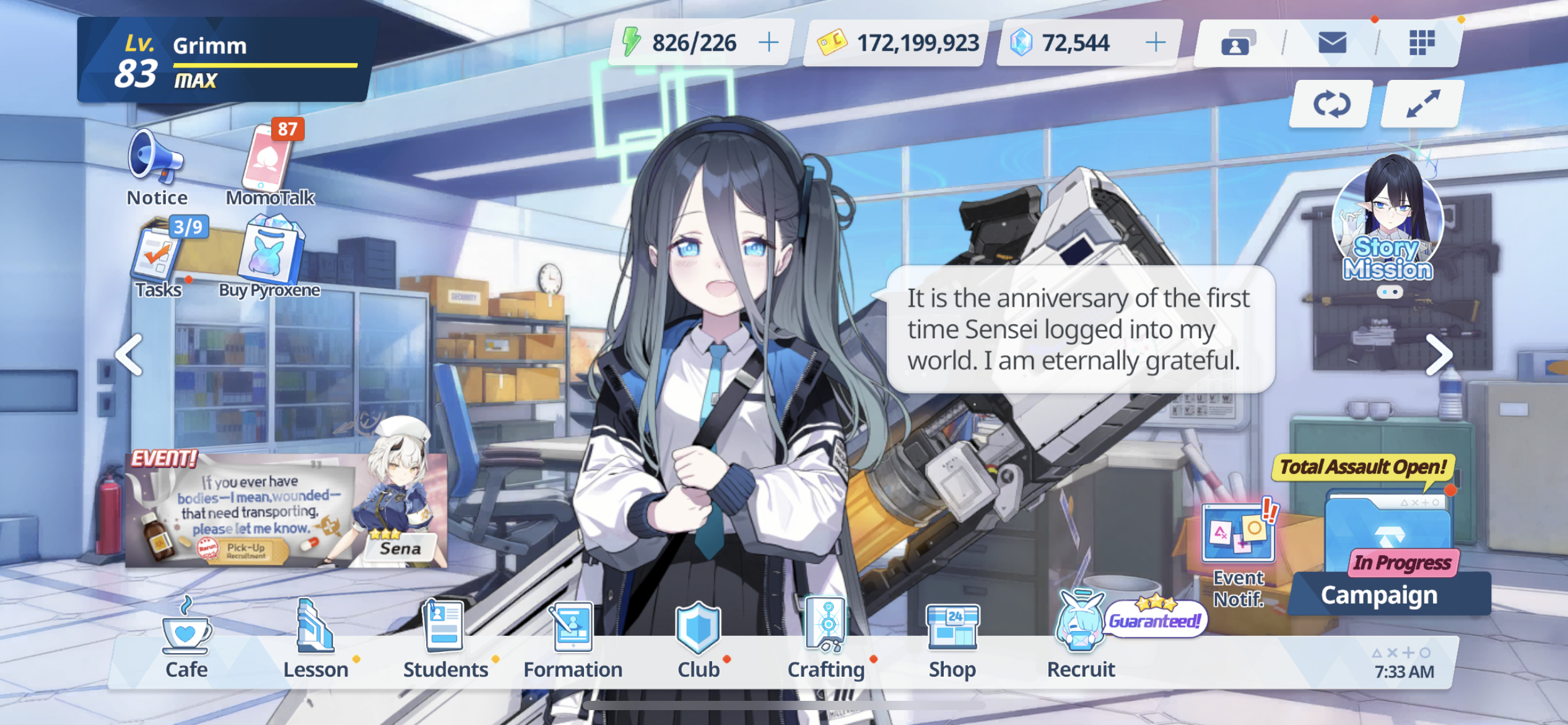Tap the Sena Pick-Up event banner

tap(286, 509)
